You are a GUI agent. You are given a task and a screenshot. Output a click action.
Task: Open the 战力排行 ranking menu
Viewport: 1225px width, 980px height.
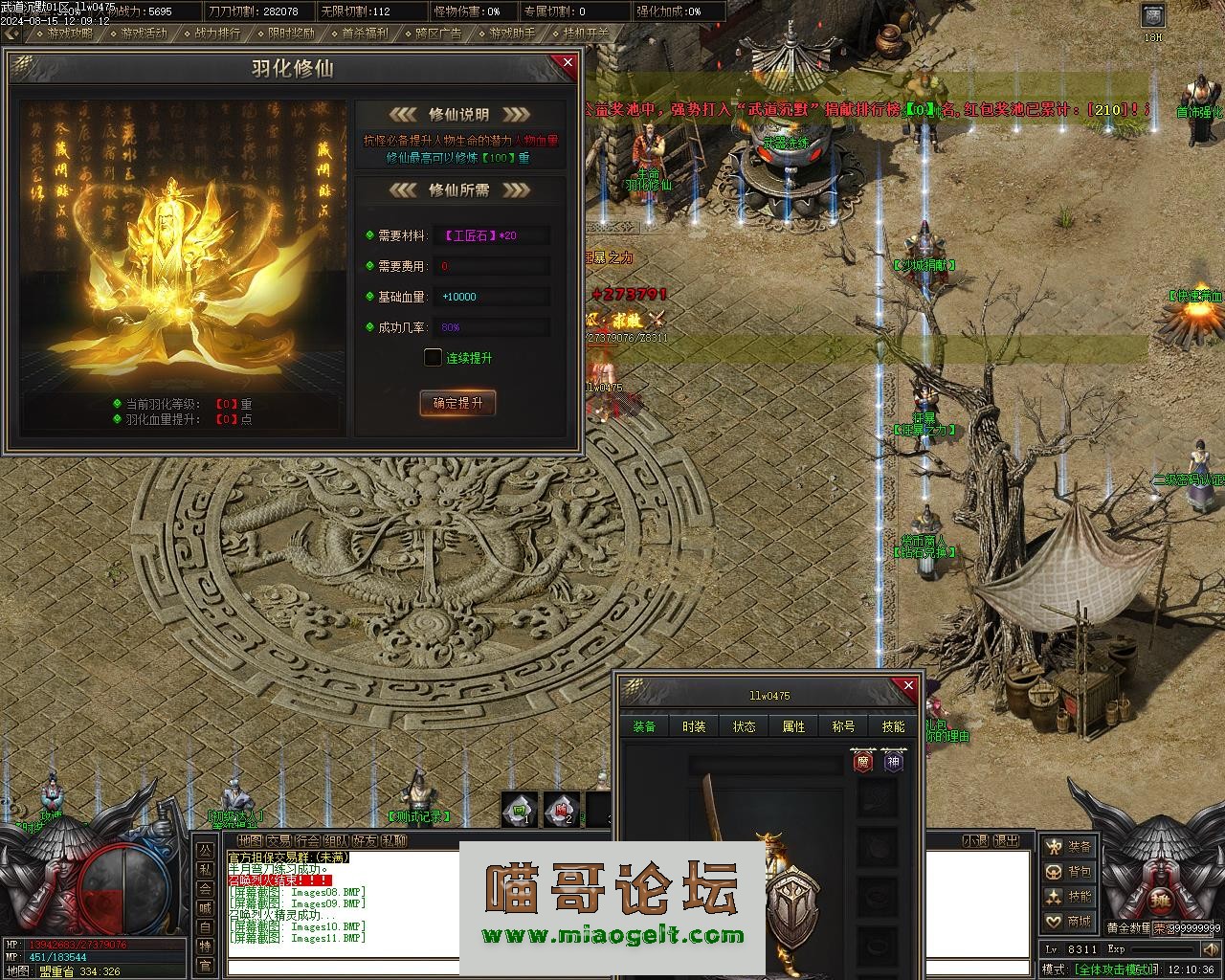[x=217, y=33]
